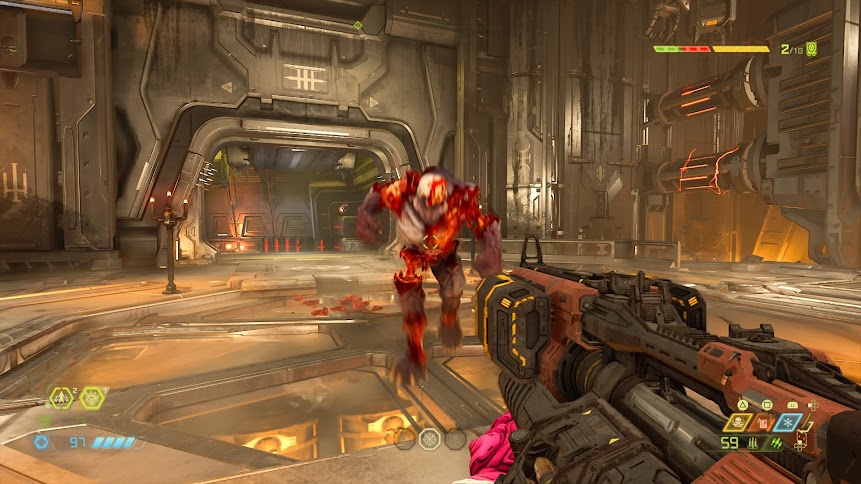
Task: Click the green demon counter icon
Action: pyautogui.click(x=812, y=48)
